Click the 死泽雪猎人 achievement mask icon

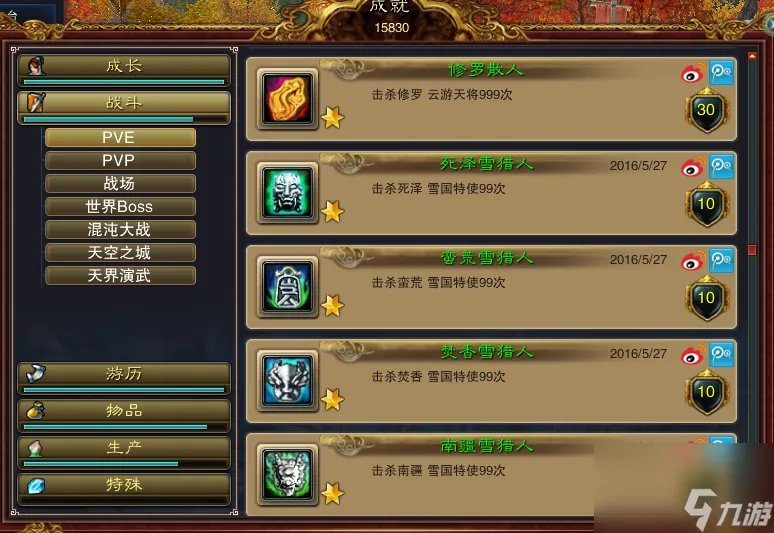click(288, 192)
